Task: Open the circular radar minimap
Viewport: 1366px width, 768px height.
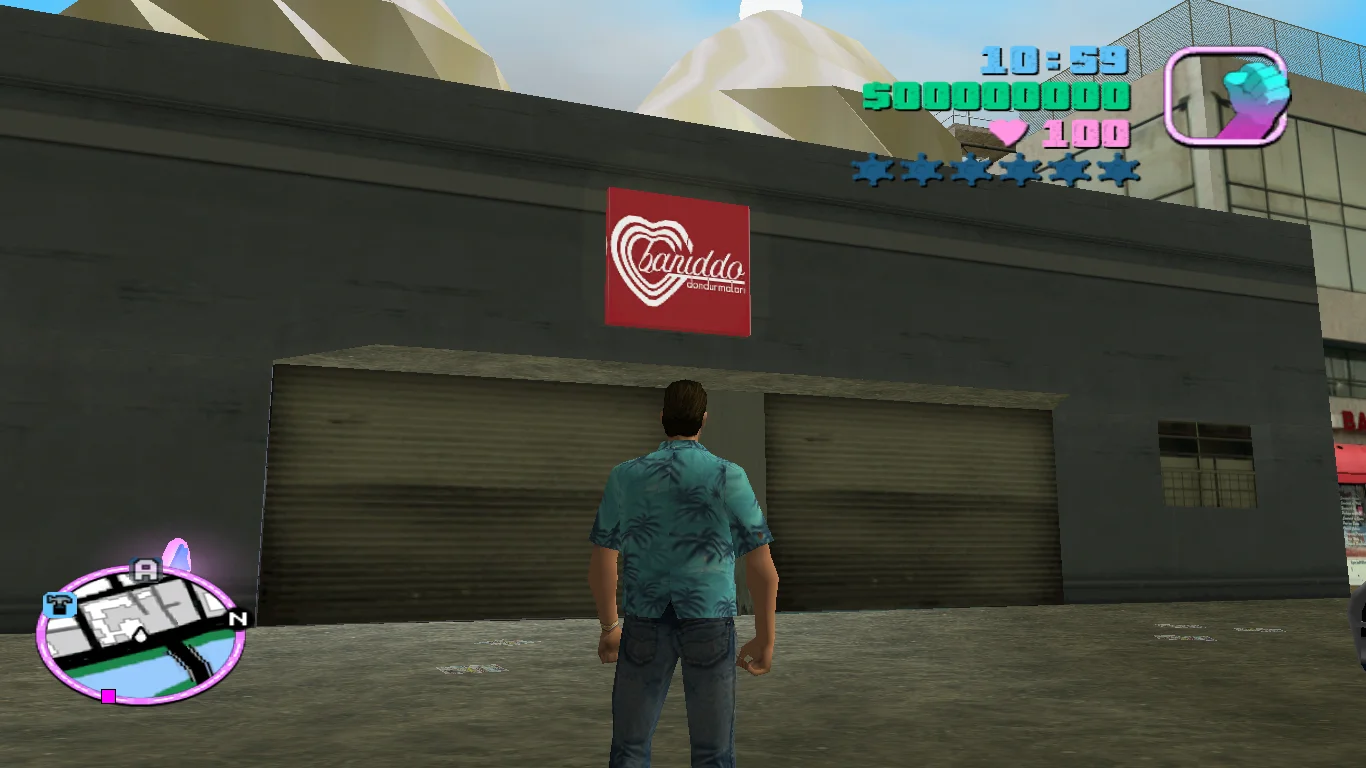Action: tap(140, 634)
